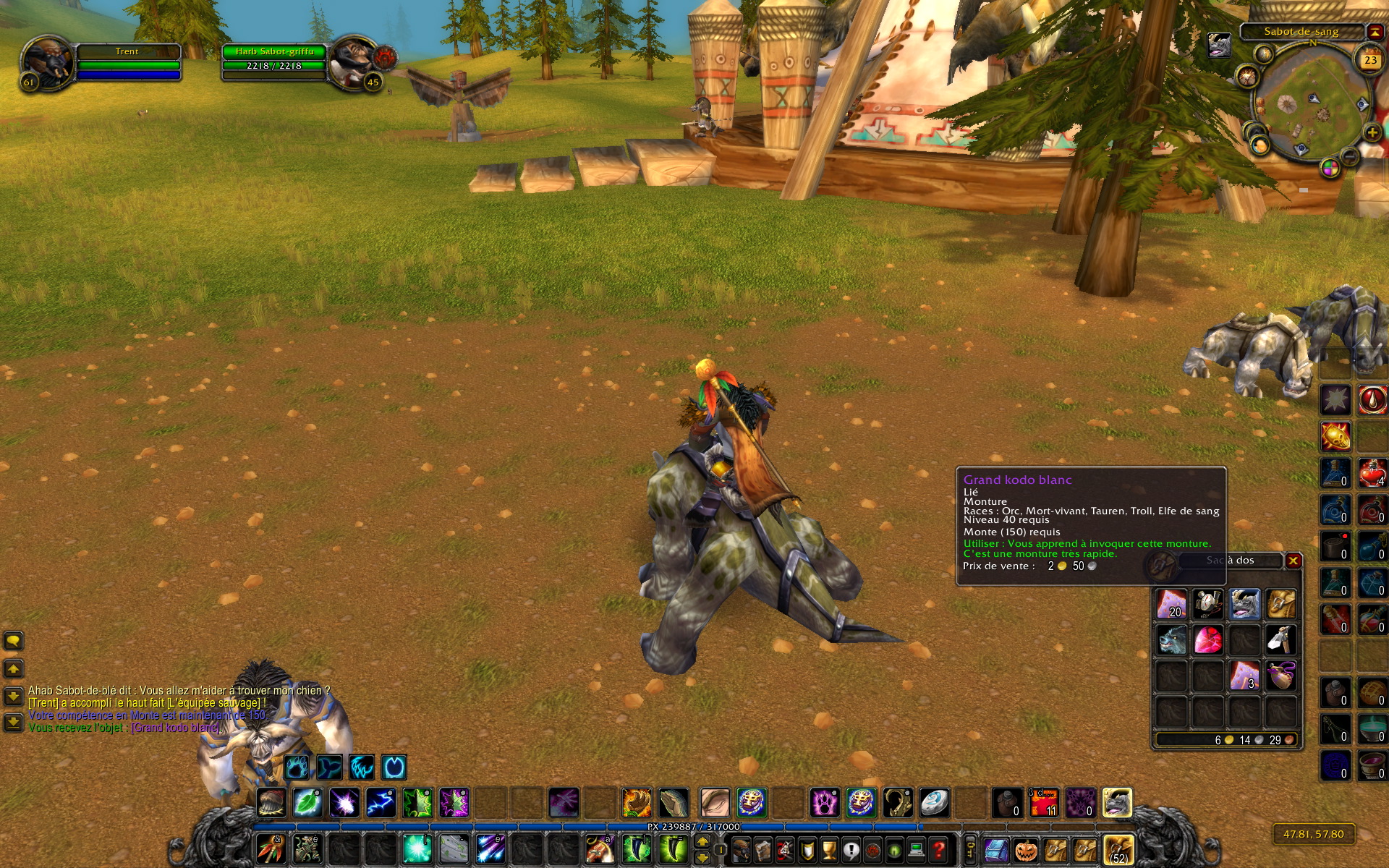Open the red question mark help button
This screenshot has height=868, width=1389.
[938, 849]
